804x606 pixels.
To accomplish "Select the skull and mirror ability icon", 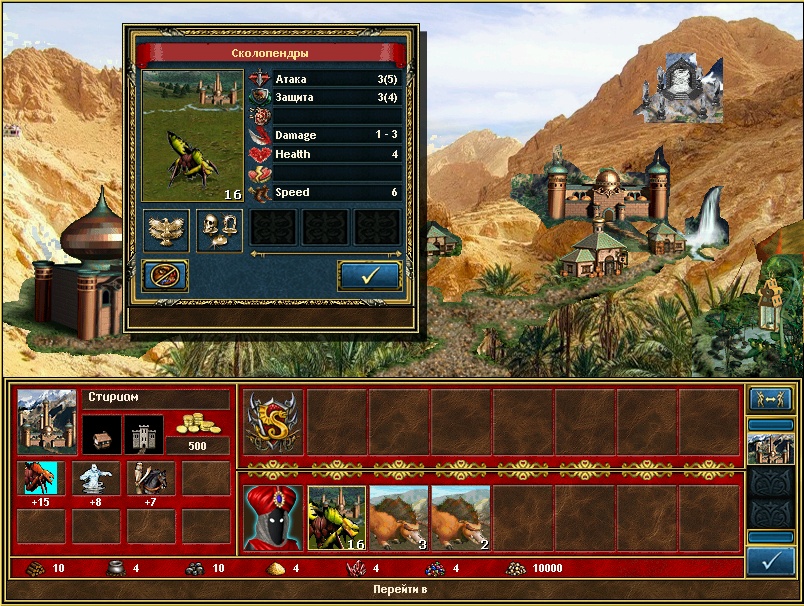I will [219, 230].
